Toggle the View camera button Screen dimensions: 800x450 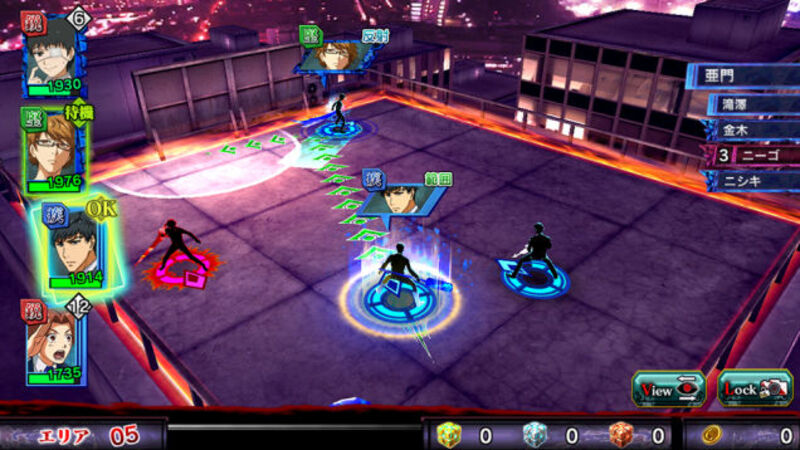pyautogui.click(x=668, y=389)
